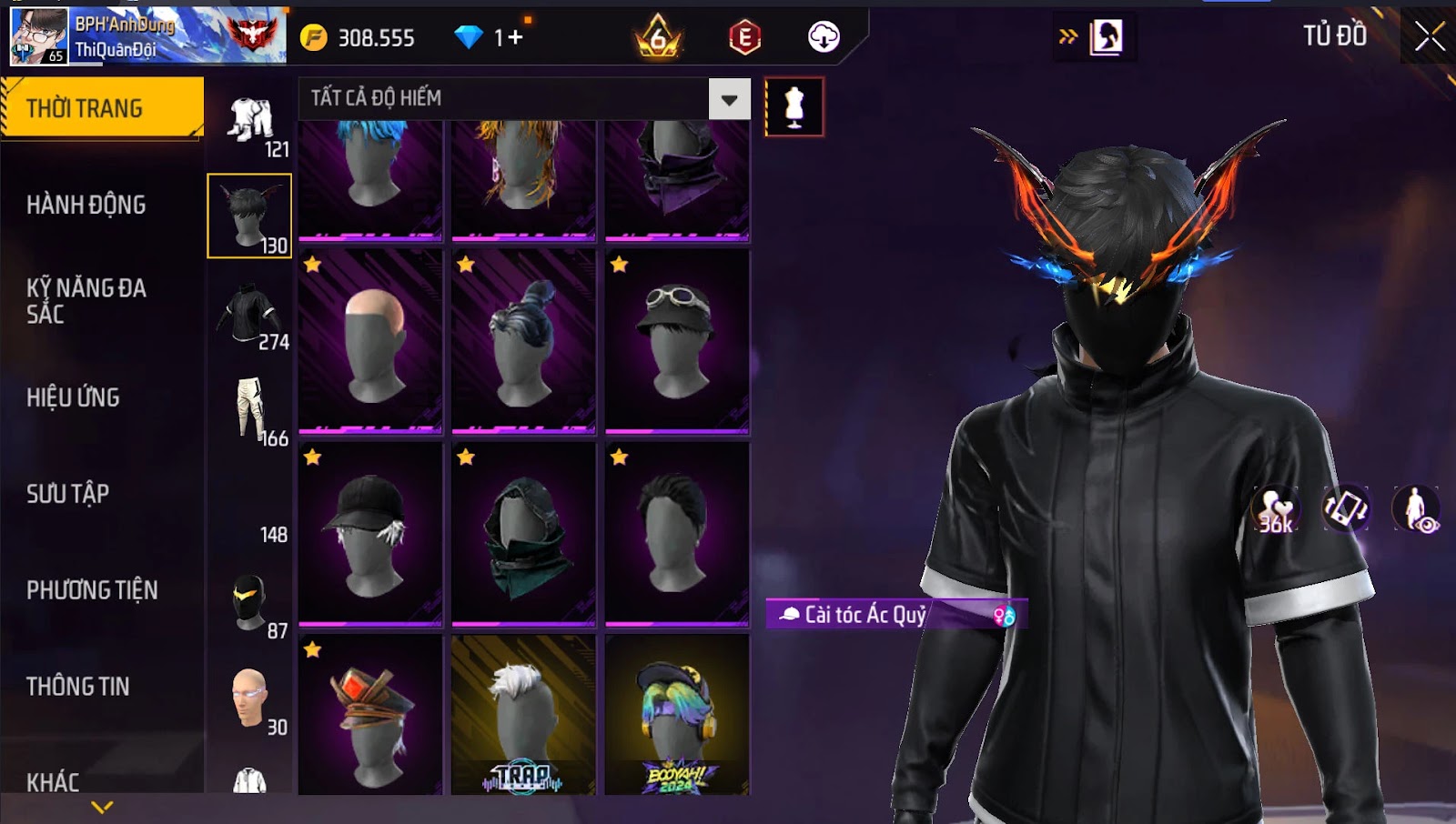Choose the bucket hat with goggles
Image resolution: width=1456 pixels, height=824 pixels.
point(677,341)
